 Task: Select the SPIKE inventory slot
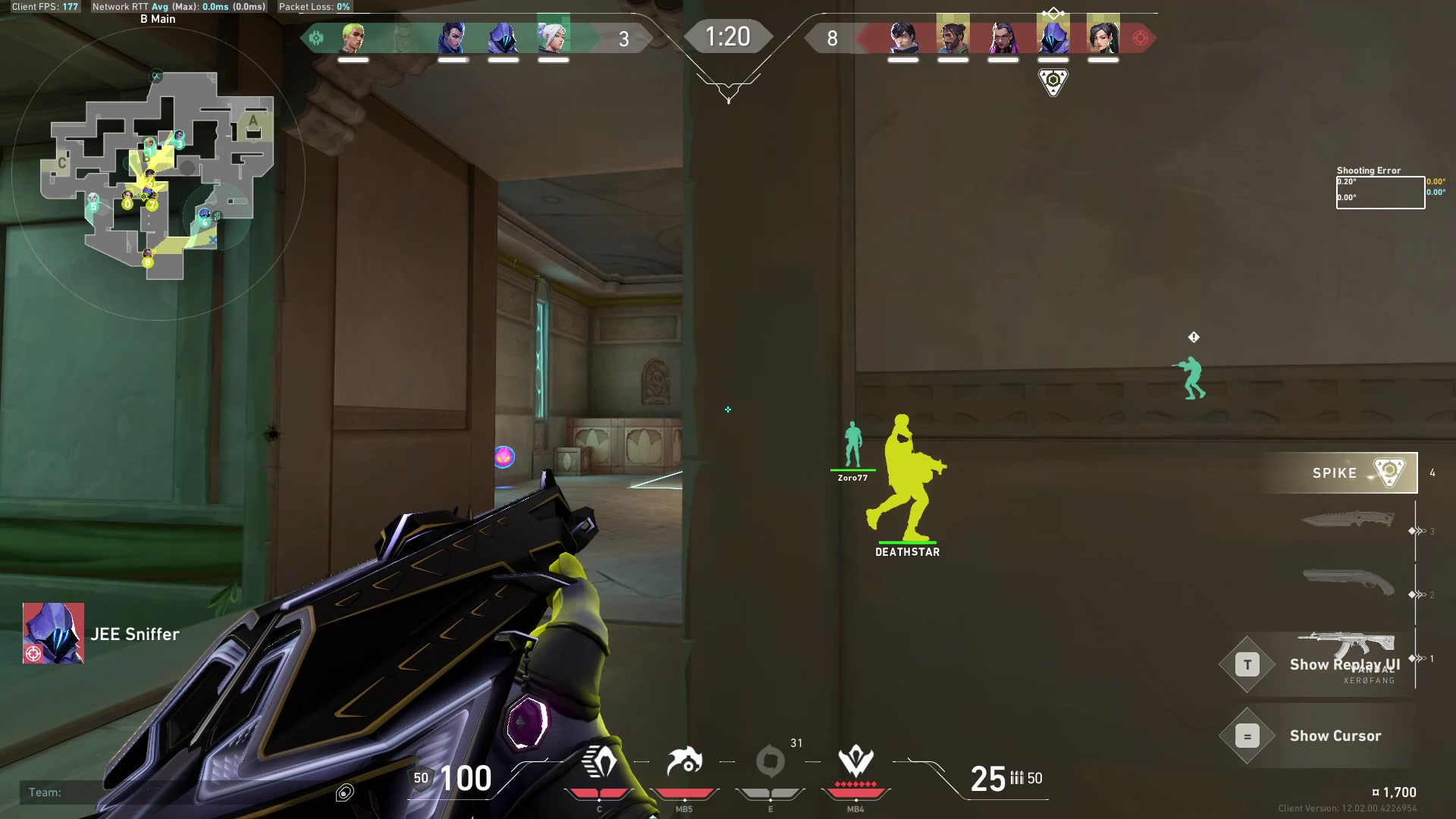[x=1339, y=473]
